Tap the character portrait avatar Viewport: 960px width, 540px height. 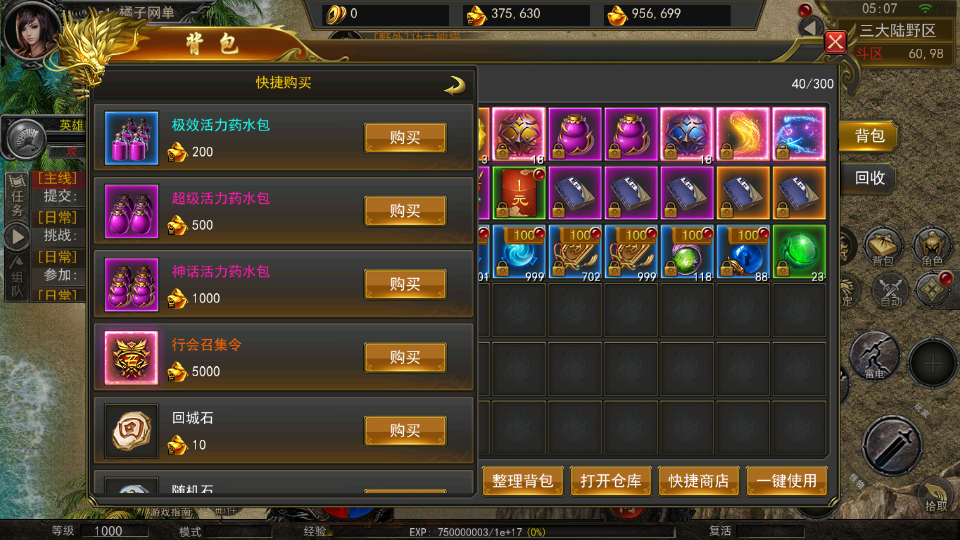click(x=30, y=30)
